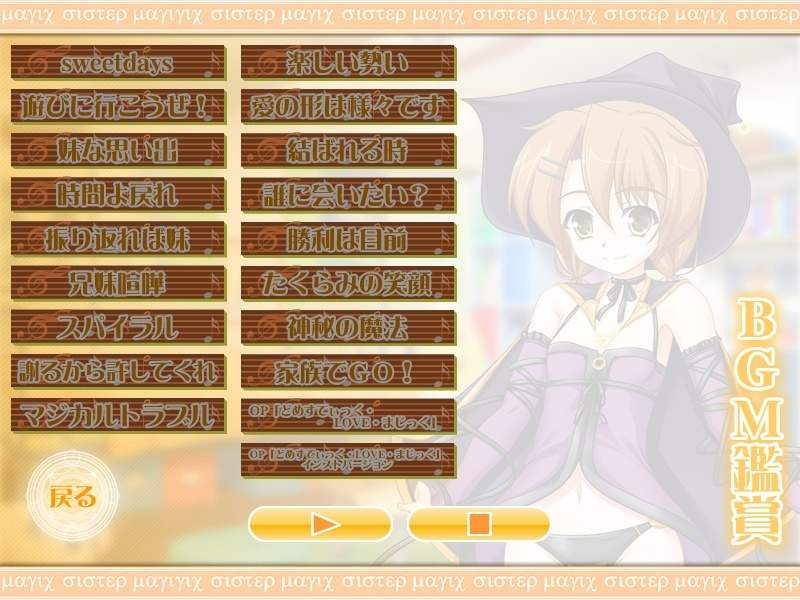Screen dimensions: 800x600
Task: Click the orange play button
Action: 319,523
